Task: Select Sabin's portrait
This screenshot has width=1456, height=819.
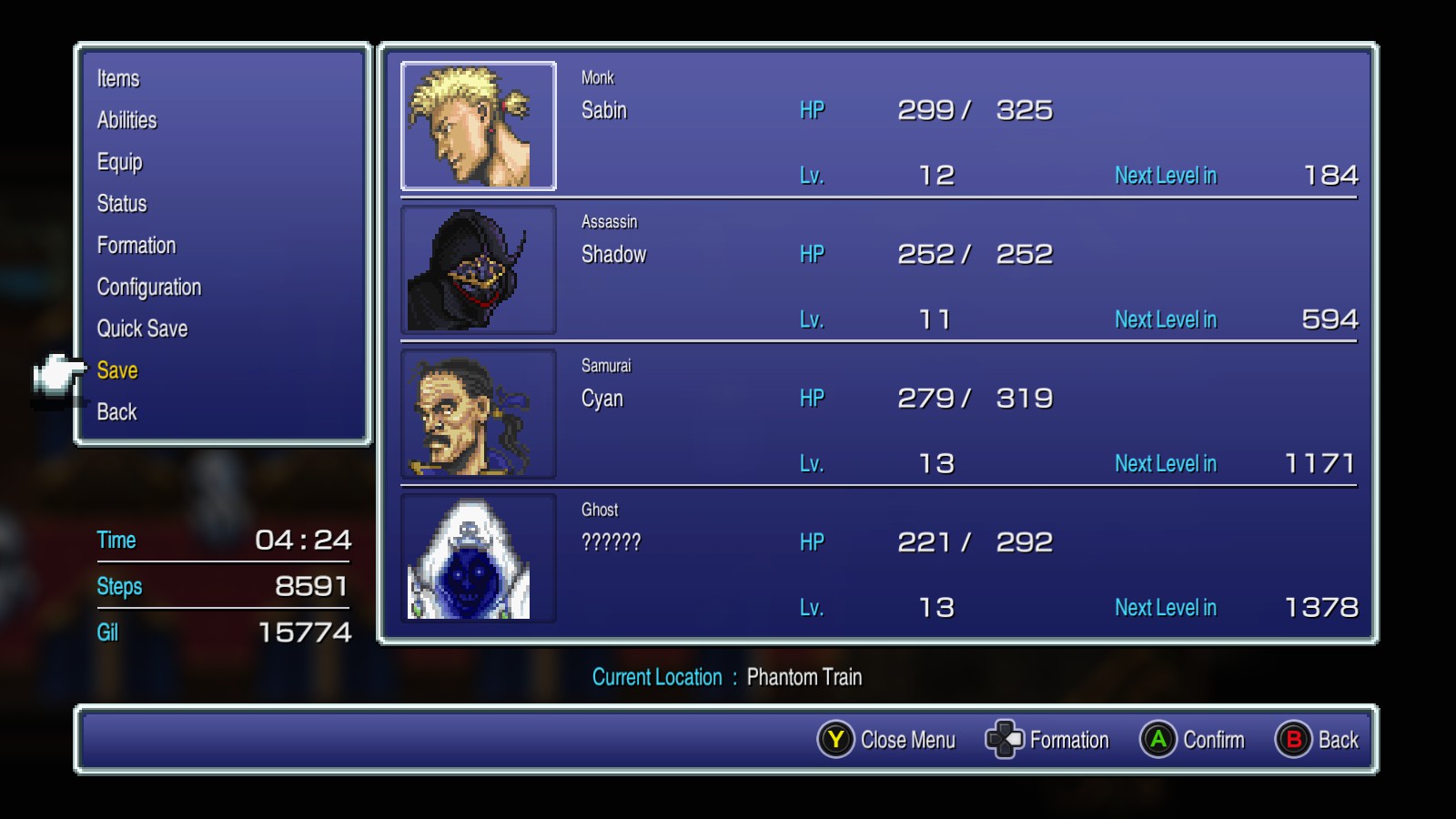Action: click(x=479, y=126)
